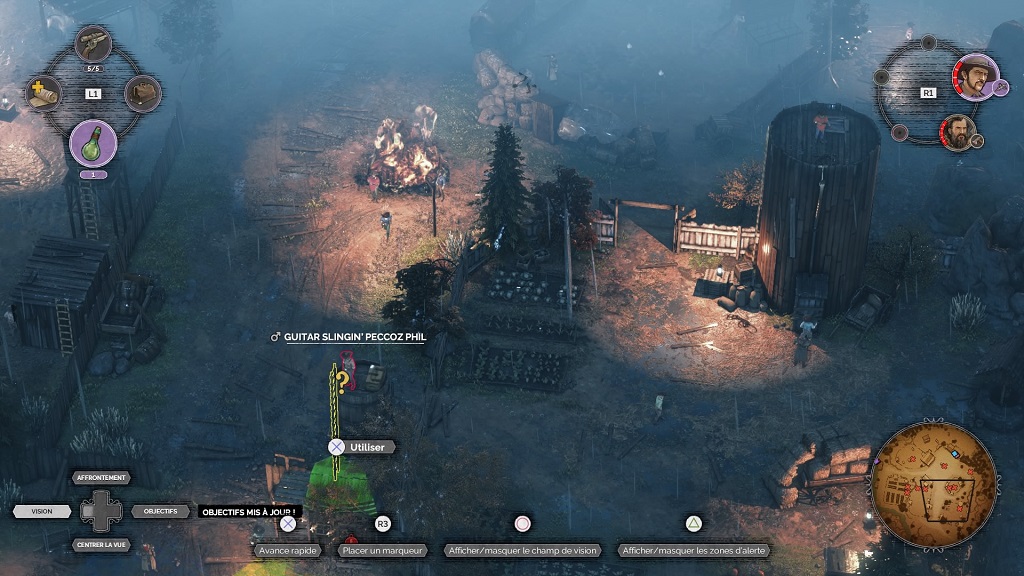
Task: Select the leather bag item slot
Action: (x=143, y=94)
